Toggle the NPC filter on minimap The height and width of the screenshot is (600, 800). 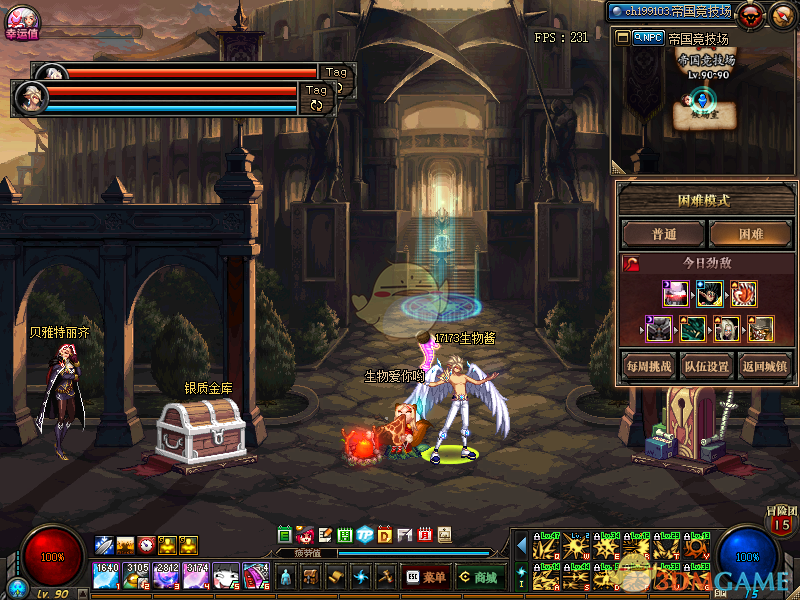click(648, 37)
